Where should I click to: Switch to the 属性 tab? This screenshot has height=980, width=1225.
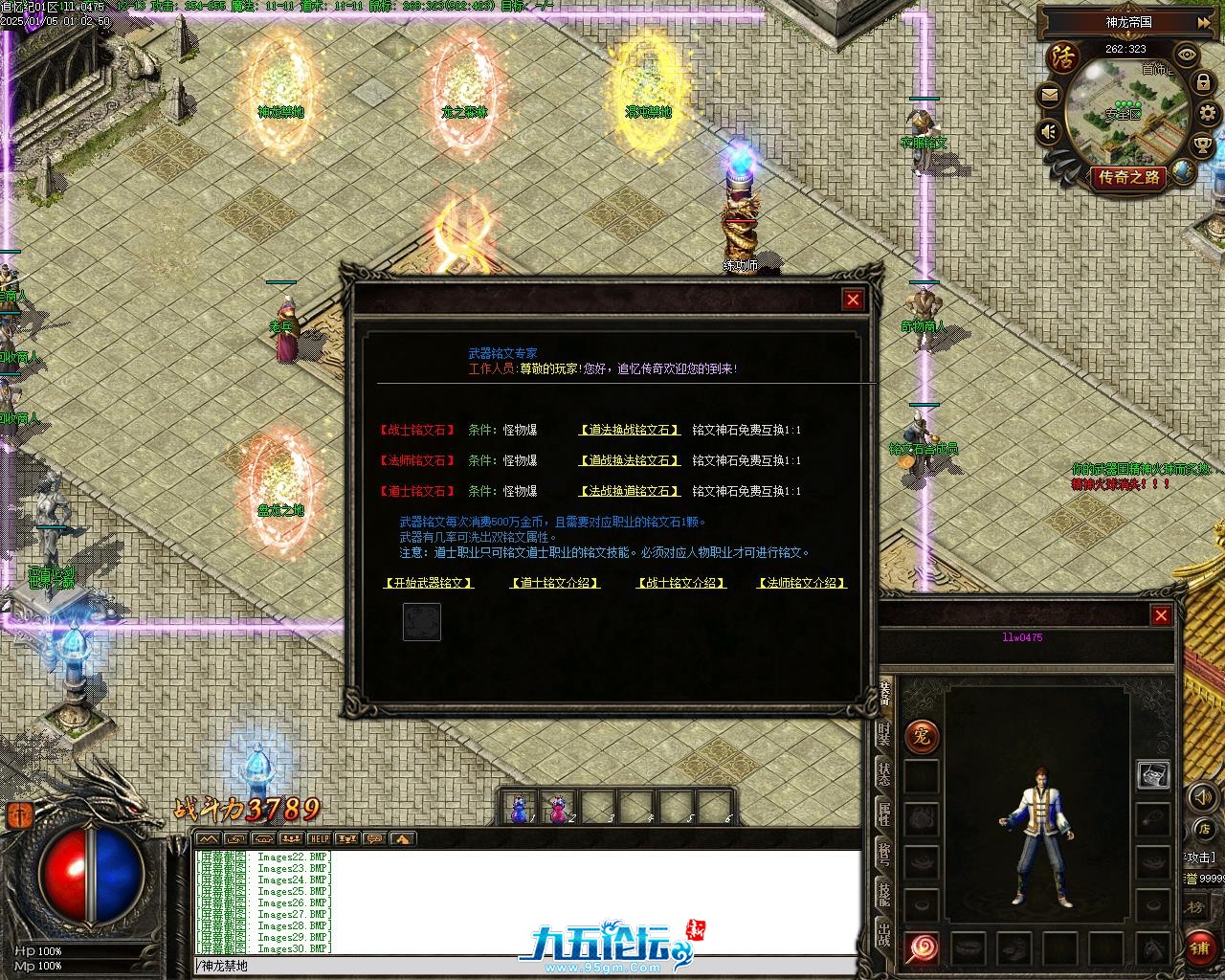(884, 813)
